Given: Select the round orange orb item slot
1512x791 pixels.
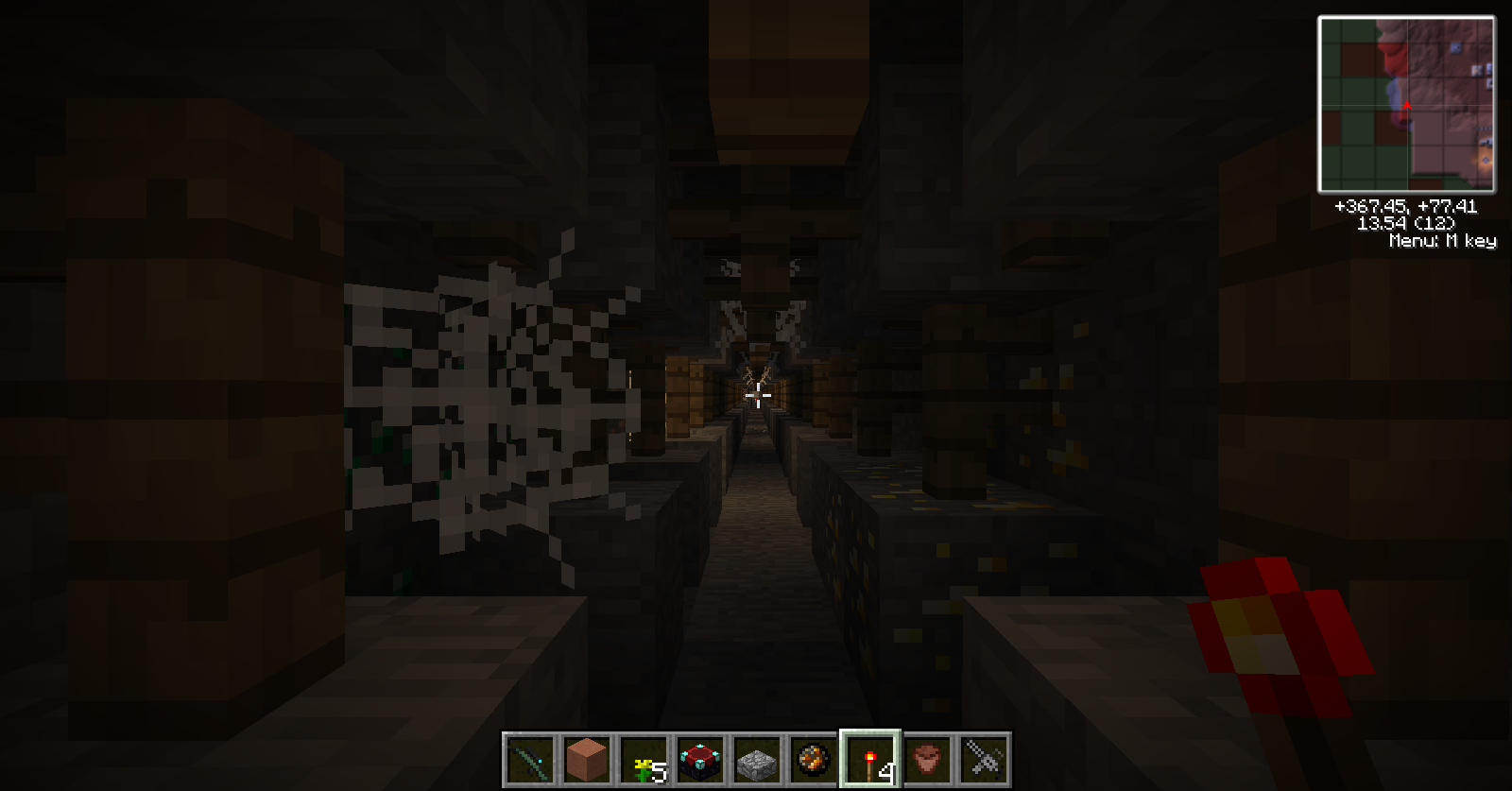Looking at the screenshot, I should click(813, 759).
